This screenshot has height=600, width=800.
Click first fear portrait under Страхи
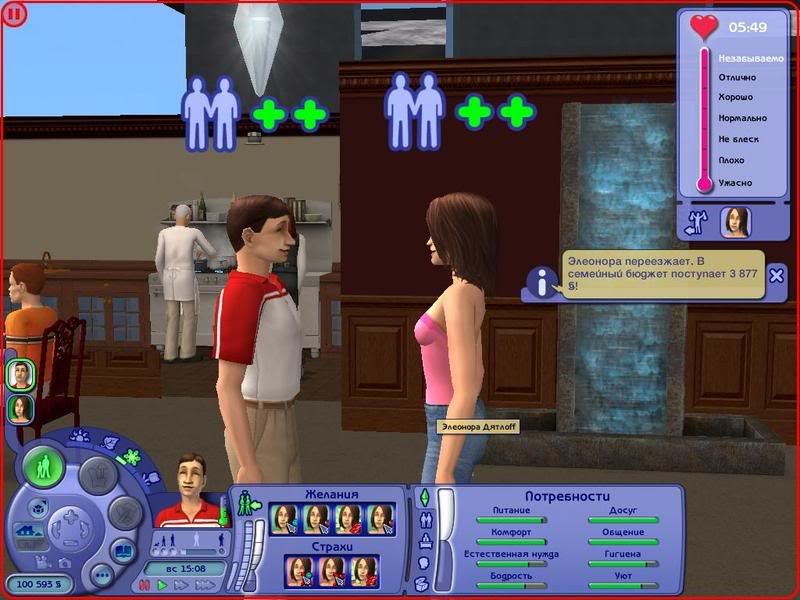tap(299, 570)
